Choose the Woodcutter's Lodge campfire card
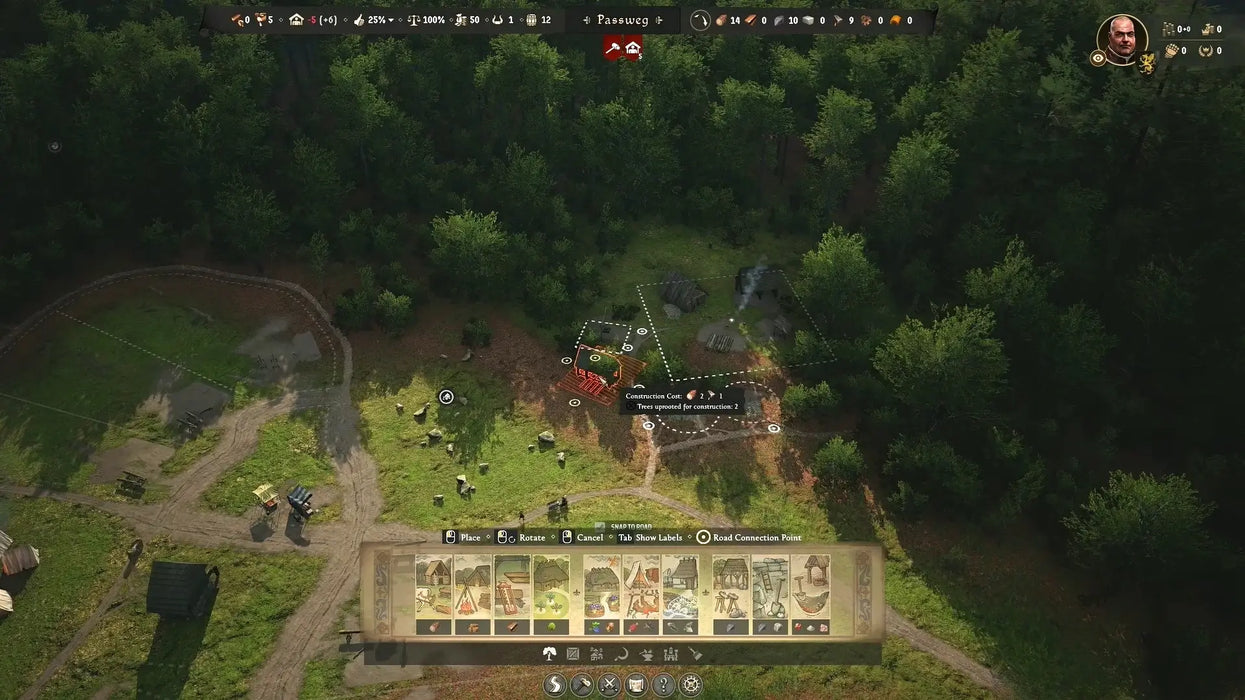Image resolution: width=1245 pixels, height=700 pixels. coord(472,588)
